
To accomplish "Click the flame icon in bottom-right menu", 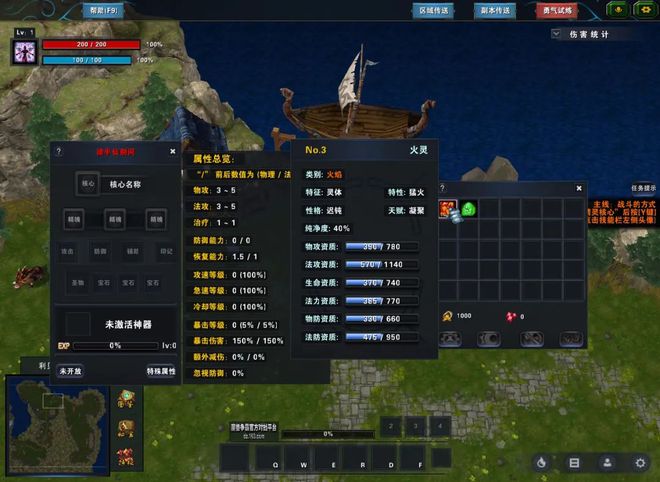I will tap(541, 462).
